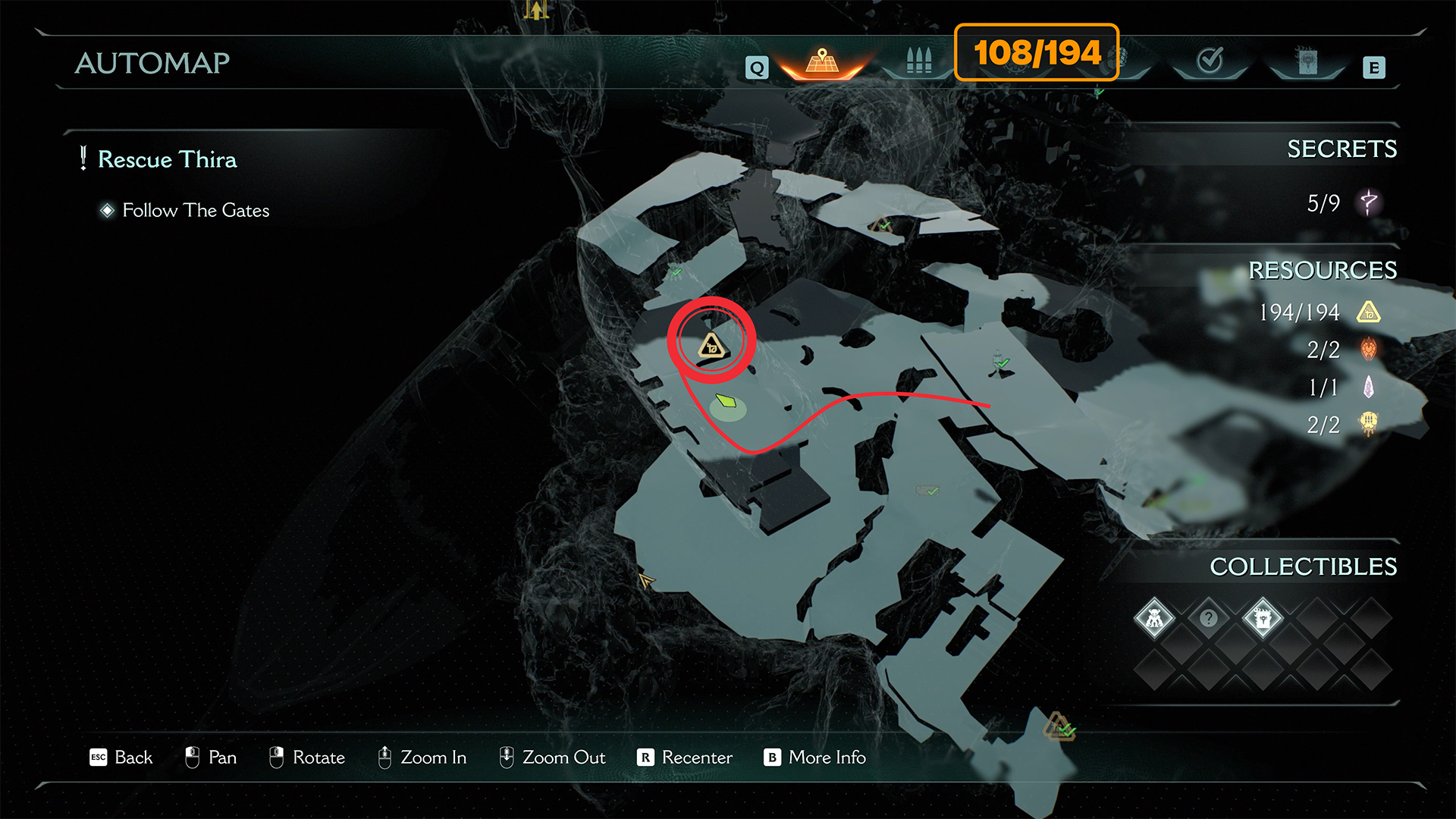Open the circled checkmark tab

pos(1210,61)
